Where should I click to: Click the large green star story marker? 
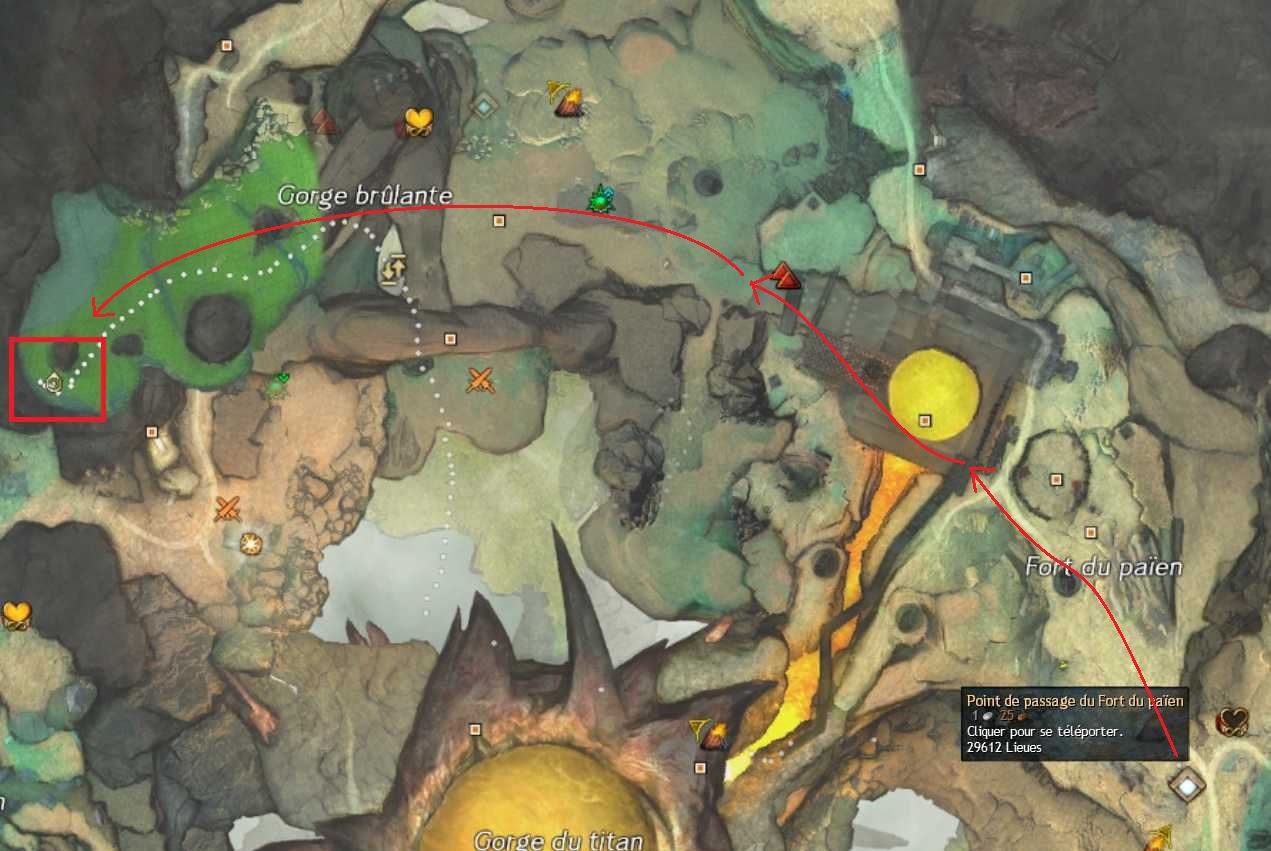(x=600, y=199)
